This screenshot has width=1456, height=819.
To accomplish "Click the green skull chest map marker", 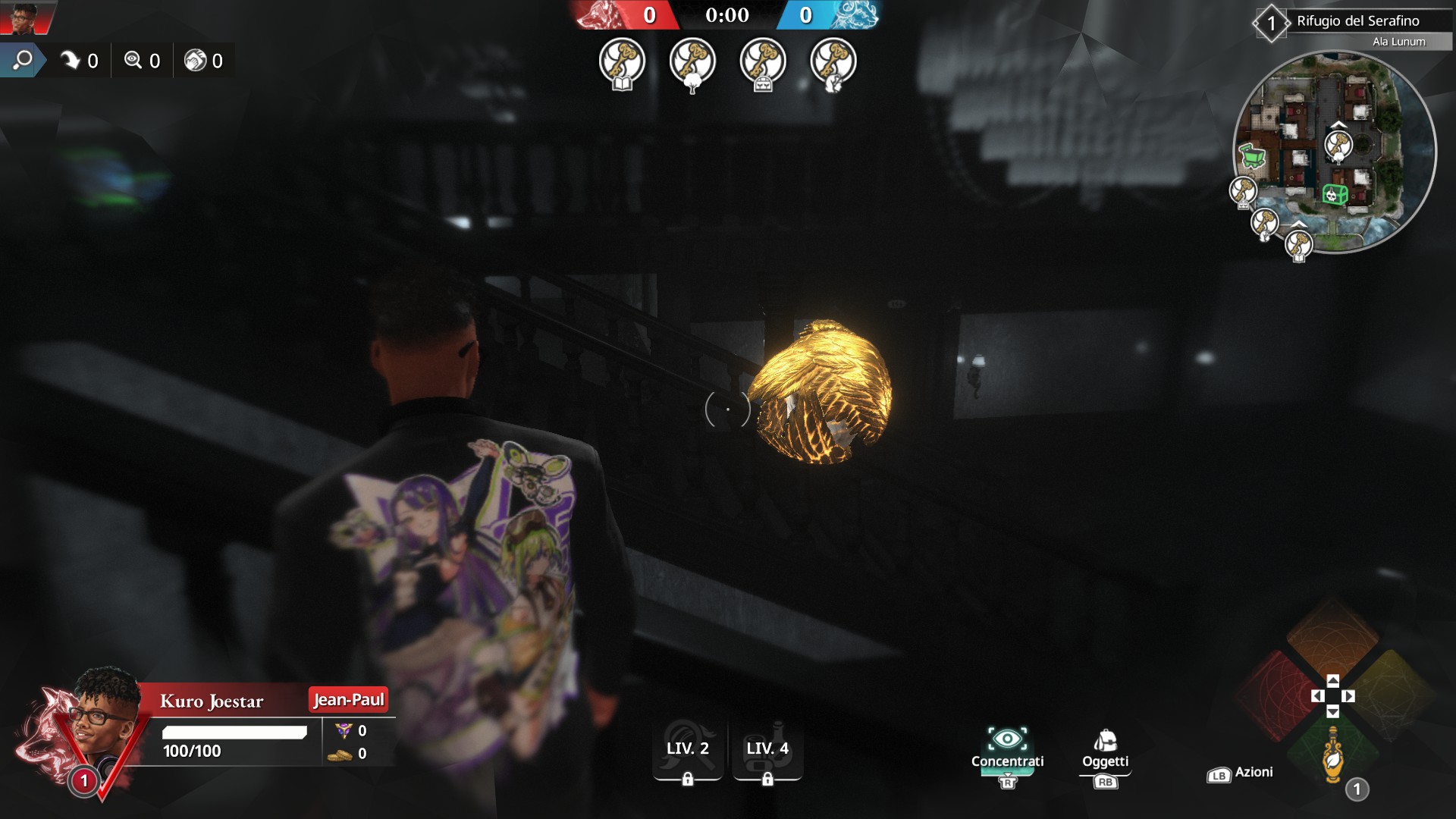I will point(1335,195).
